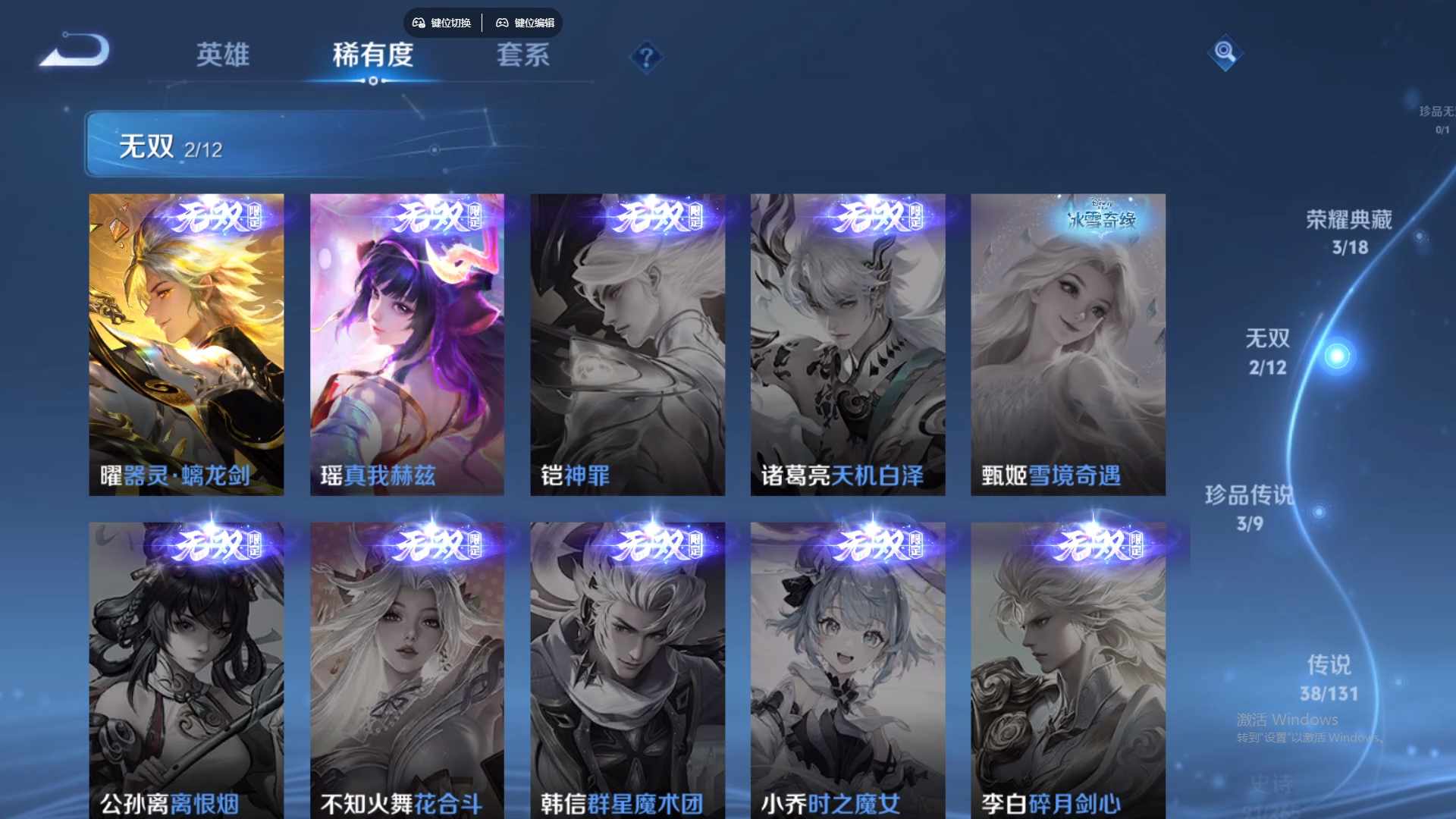Click the gamepad icon beside 键位编辑
Image resolution: width=1456 pixels, height=819 pixels.
(x=502, y=23)
